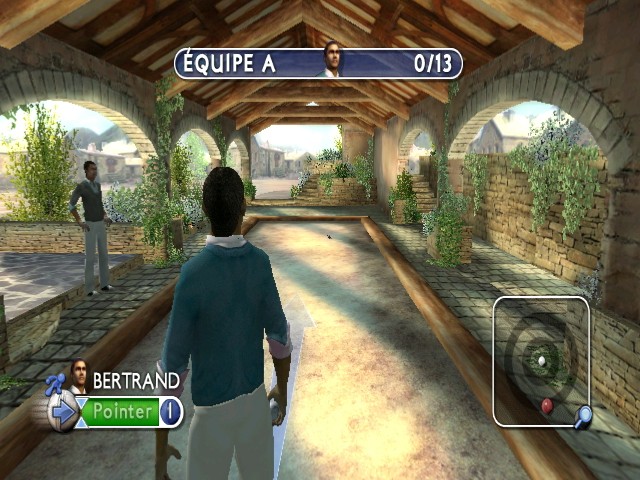Click the Équipe A team portrait
The width and height of the screenshot is (640, 480).
330,60
